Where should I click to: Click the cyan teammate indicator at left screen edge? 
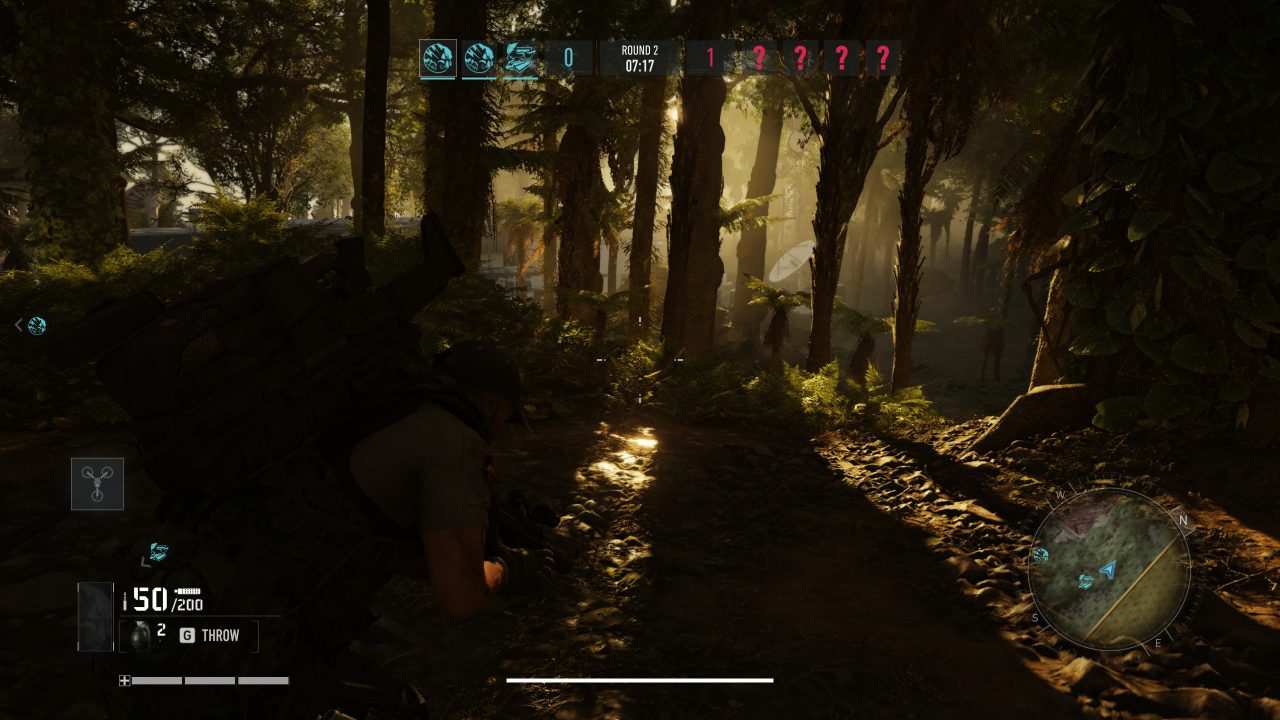pos(36,325)
